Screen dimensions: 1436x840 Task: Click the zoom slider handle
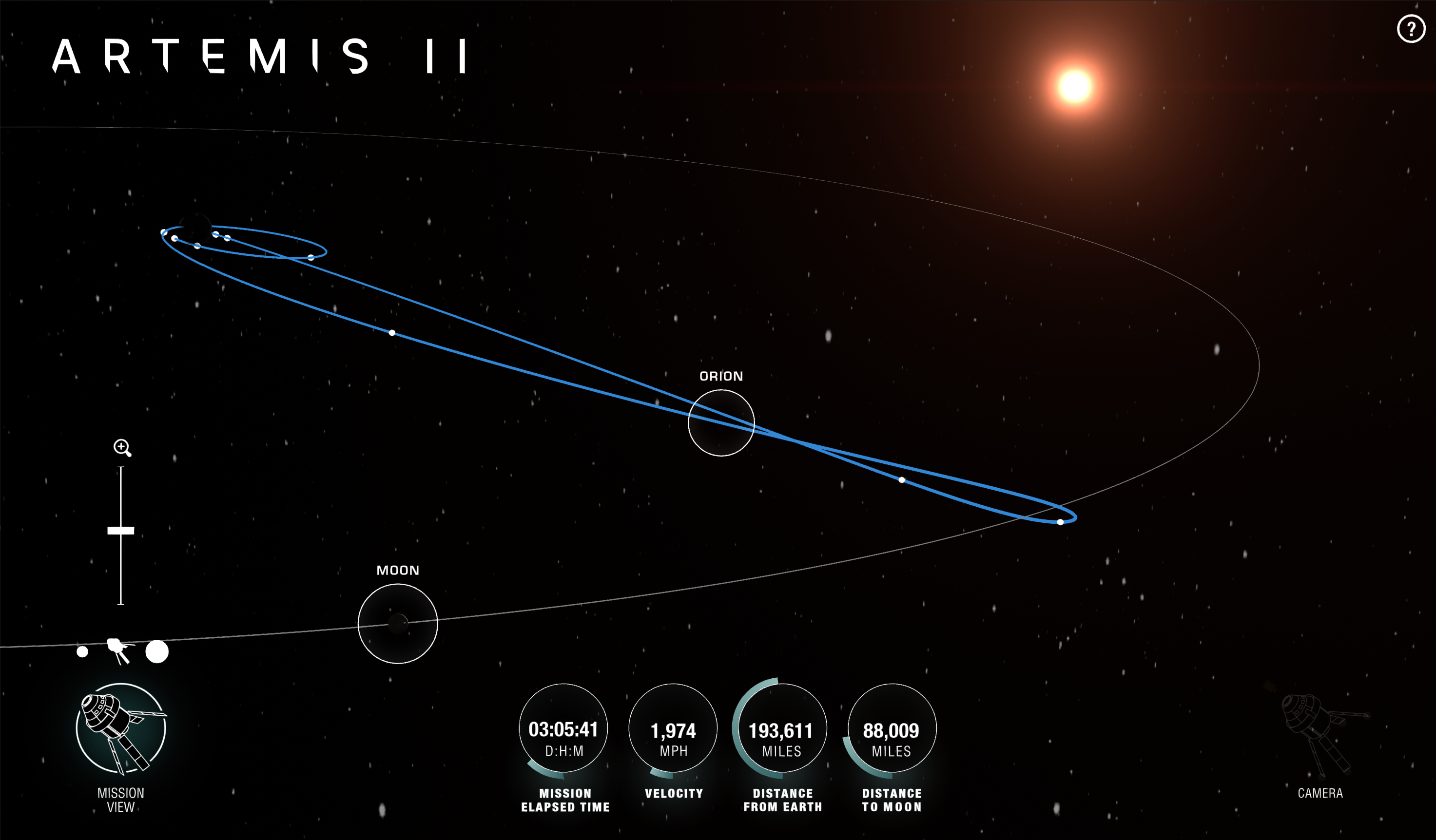pos(121,531)
